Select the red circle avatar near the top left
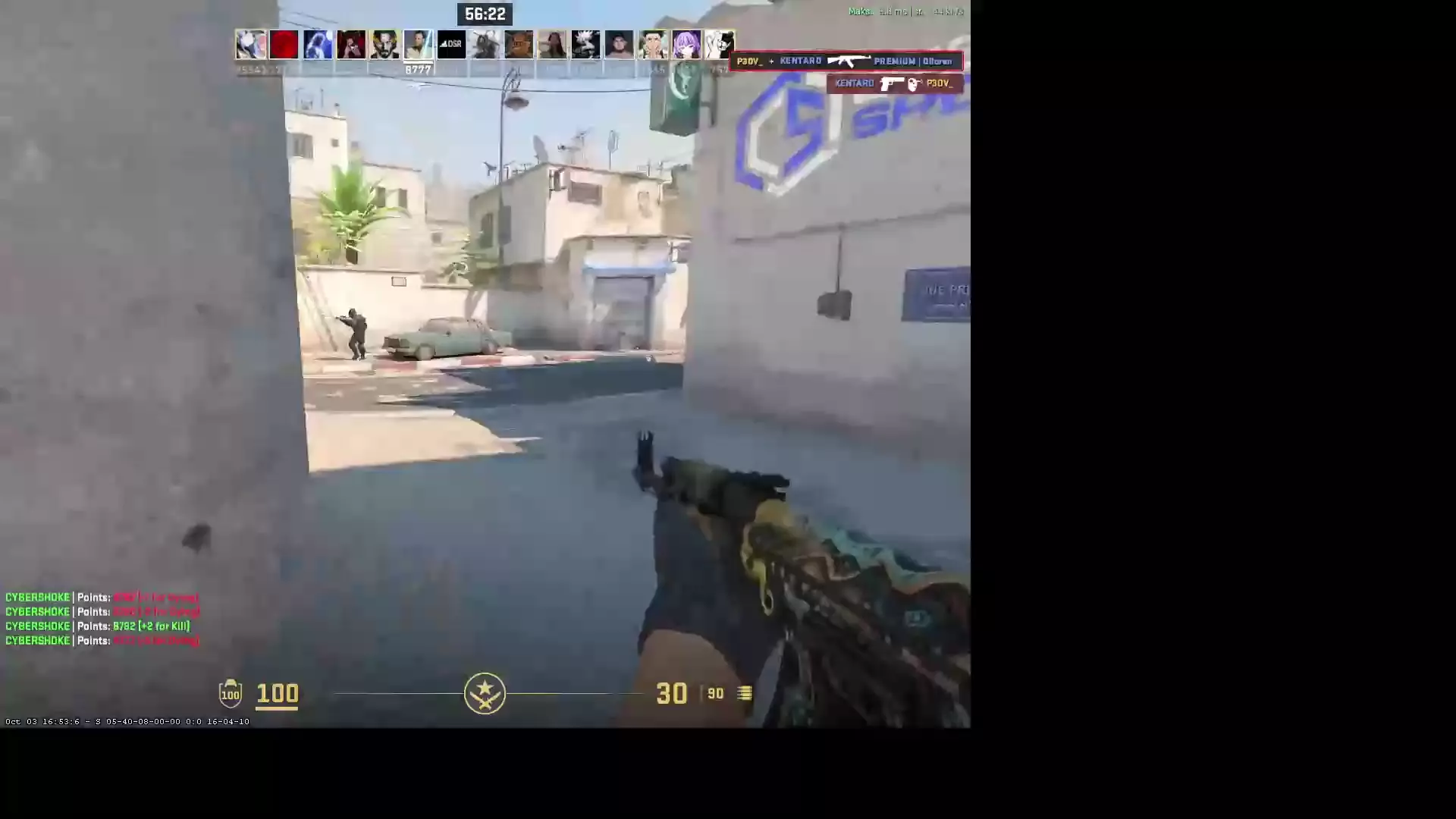This screenshot has width=1456, height=819. [284, 44]
